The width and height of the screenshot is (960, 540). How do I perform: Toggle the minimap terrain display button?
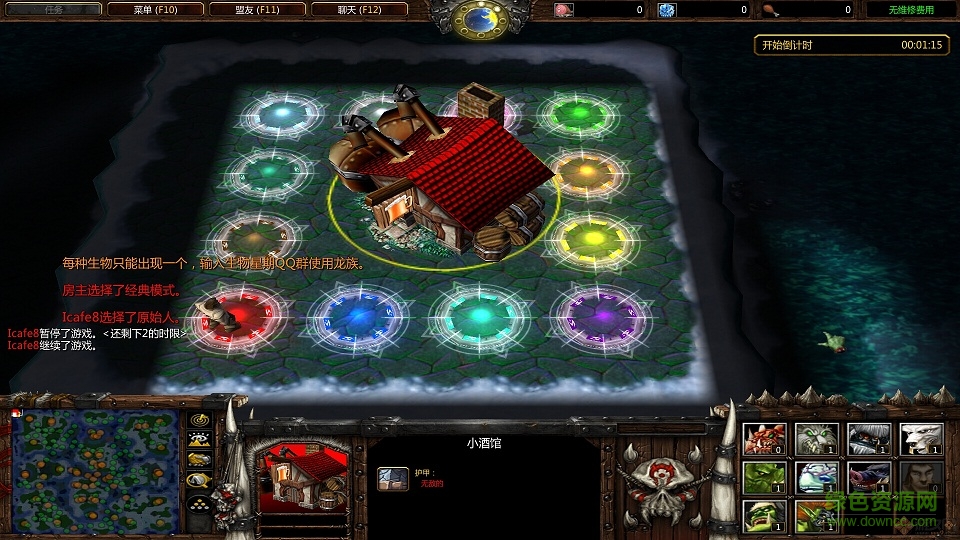[199, 439]
